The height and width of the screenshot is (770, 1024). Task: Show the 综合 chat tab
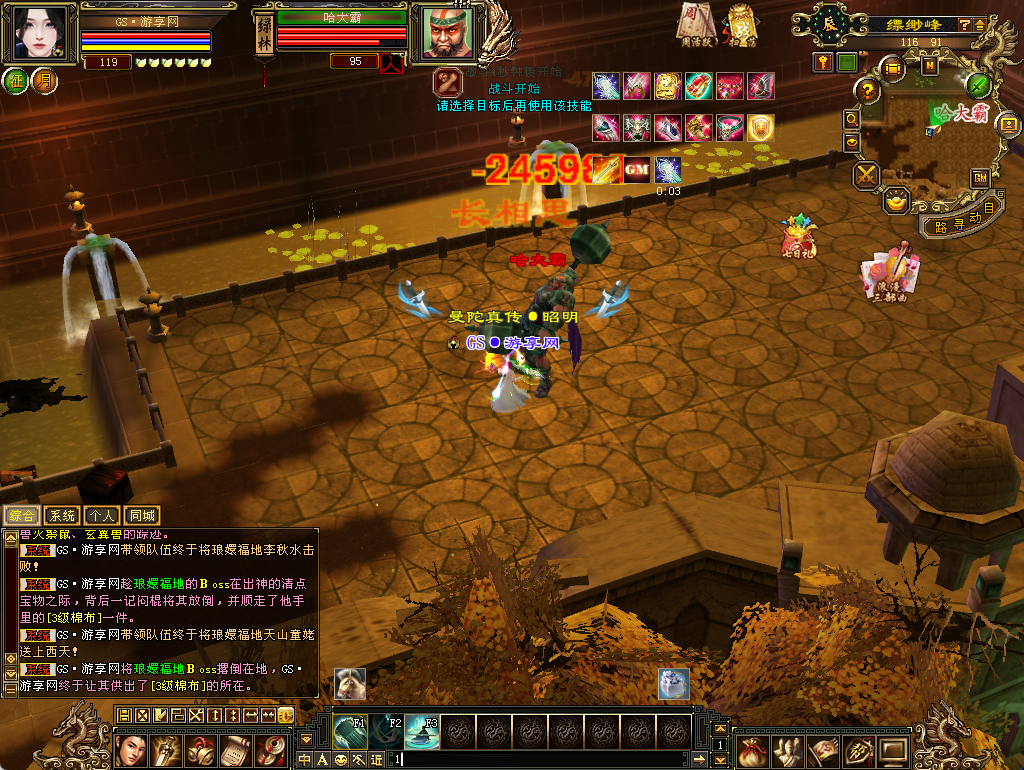click(21, 516)
